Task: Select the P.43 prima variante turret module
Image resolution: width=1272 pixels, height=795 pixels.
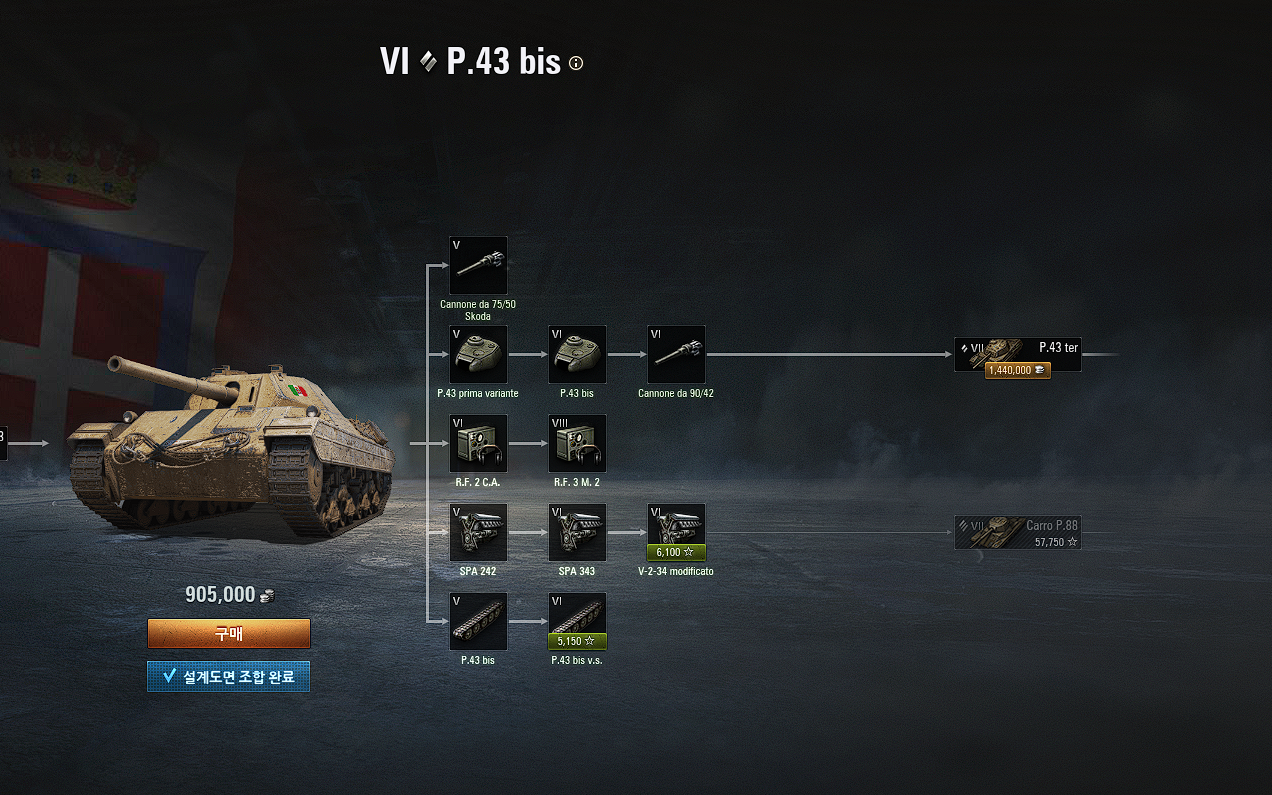Action: tap(478, 354)
